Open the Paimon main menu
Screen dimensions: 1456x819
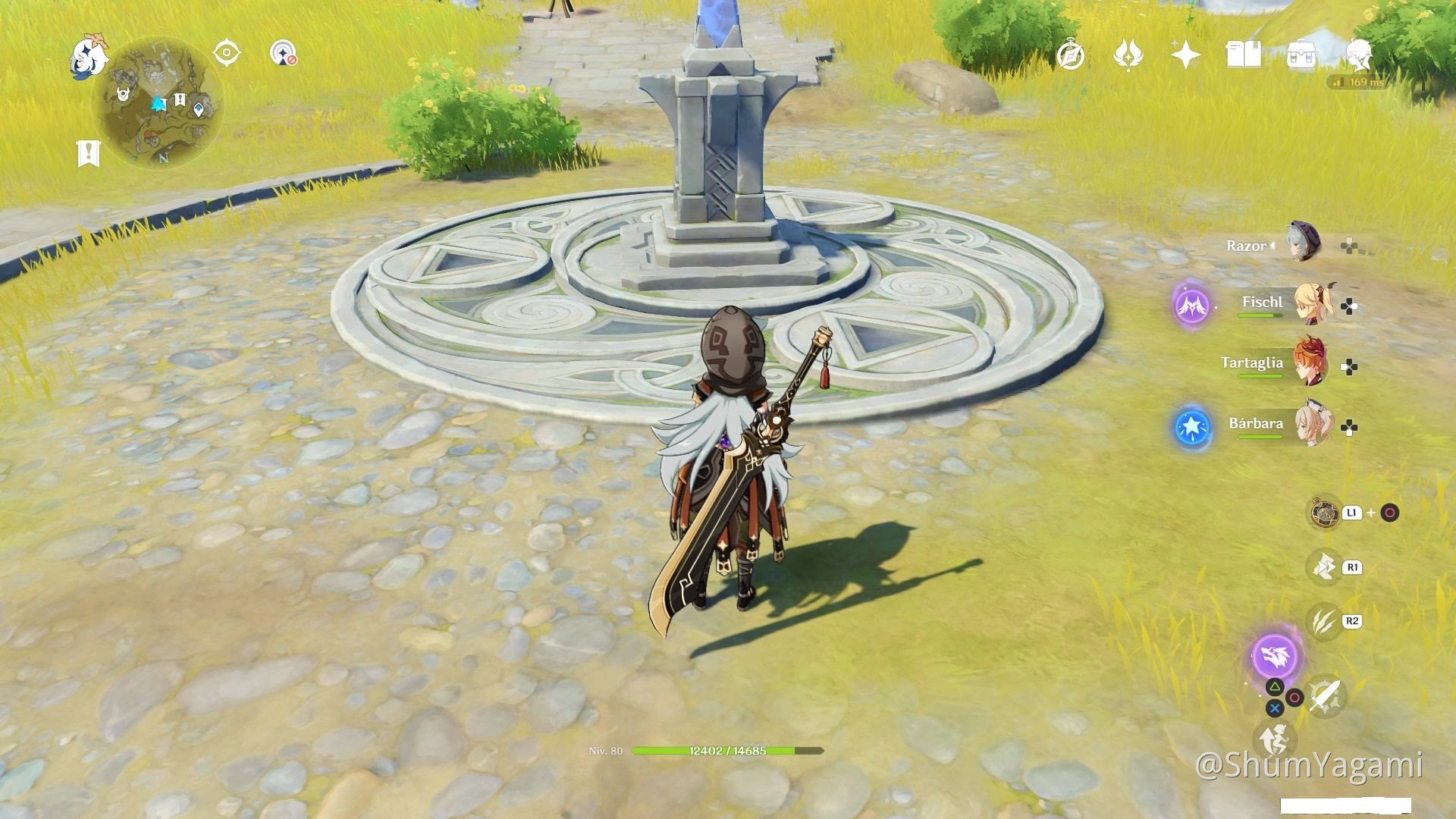pyautogui.click(x=89, y=56)
